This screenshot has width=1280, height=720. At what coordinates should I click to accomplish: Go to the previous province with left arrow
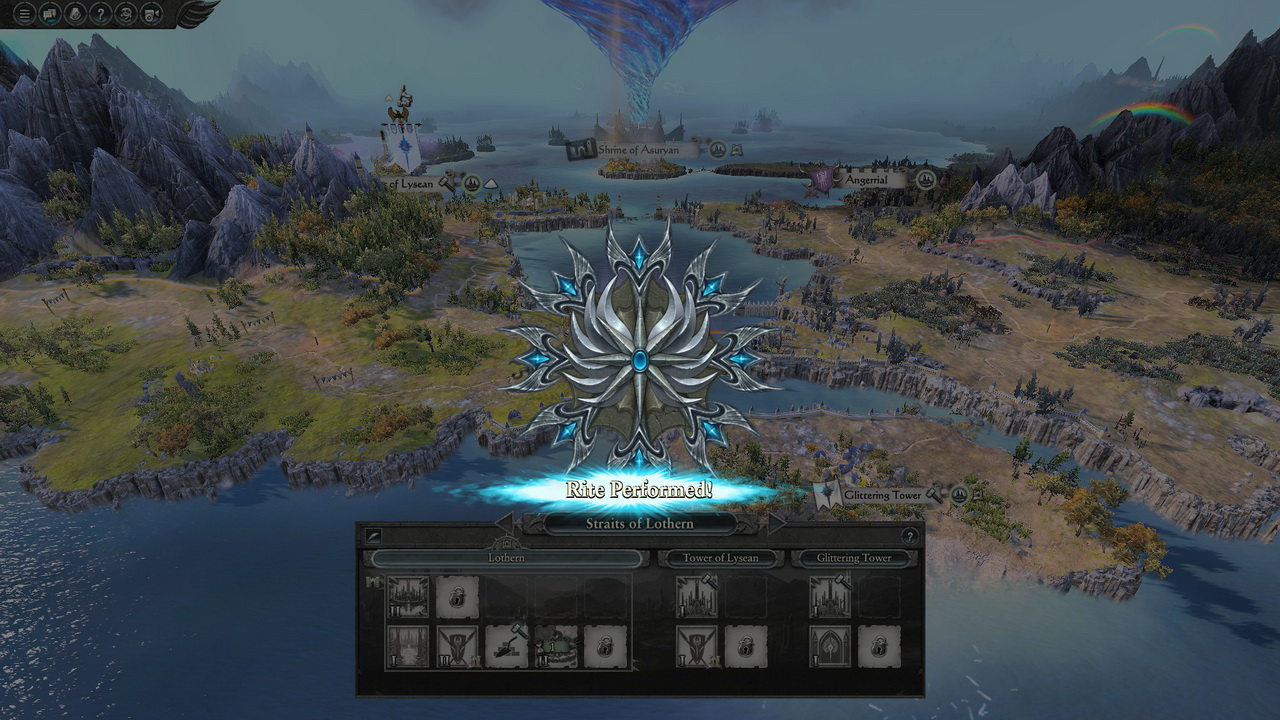click(504, 522)
